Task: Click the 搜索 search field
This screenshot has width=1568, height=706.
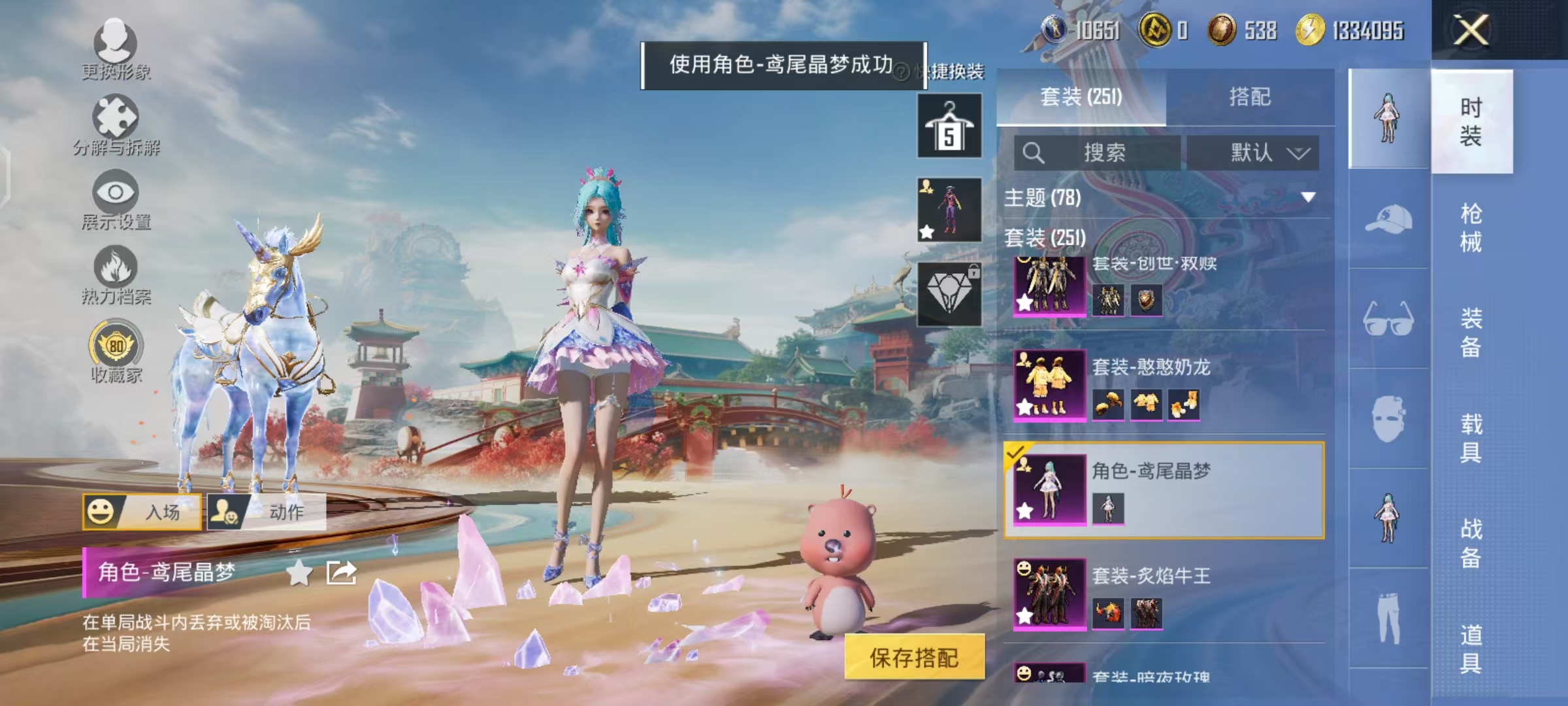Action: tap(1104, 152)
